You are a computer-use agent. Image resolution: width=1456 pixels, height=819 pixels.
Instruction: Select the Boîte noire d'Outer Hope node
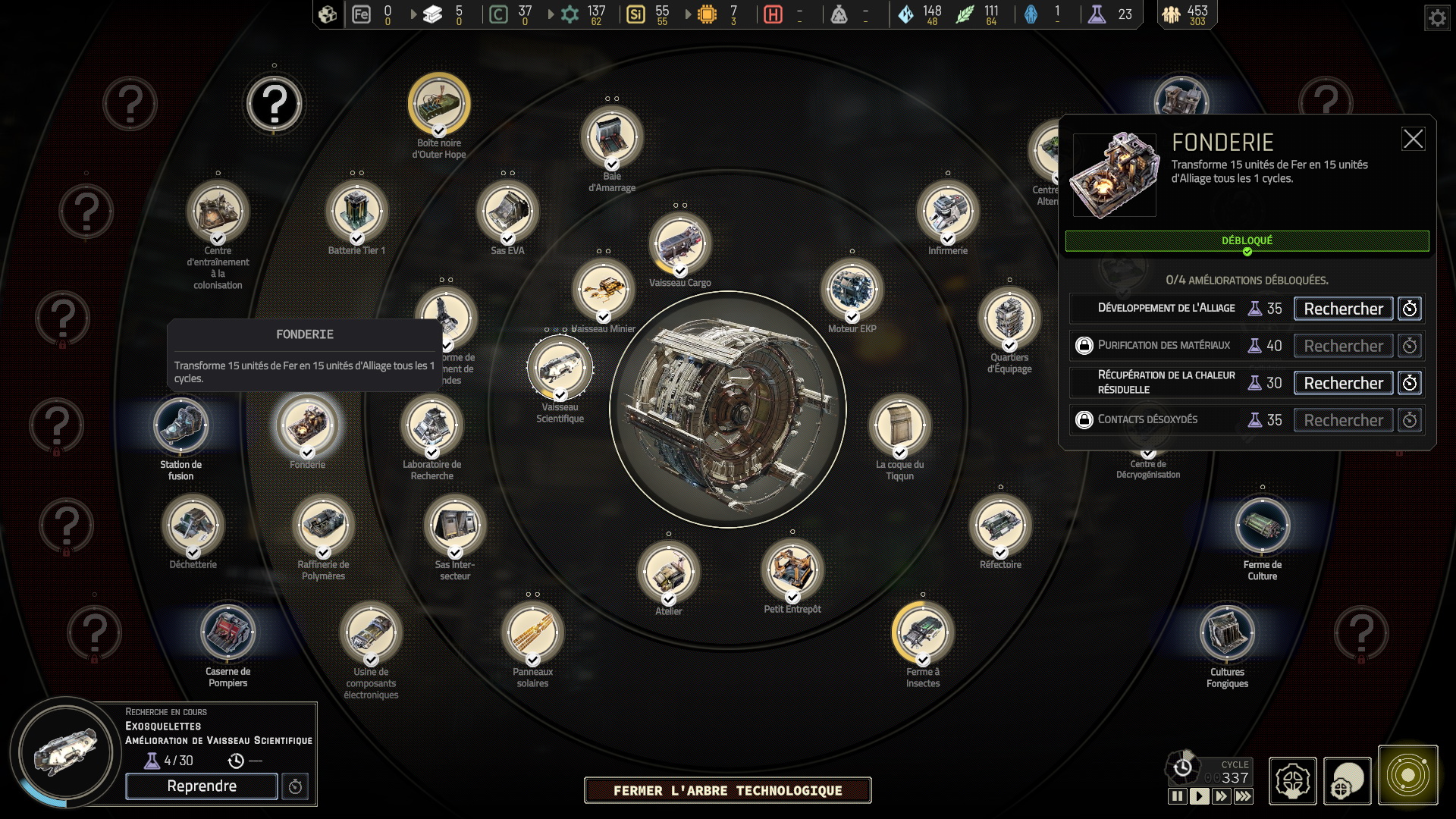(x=439, y=104)
